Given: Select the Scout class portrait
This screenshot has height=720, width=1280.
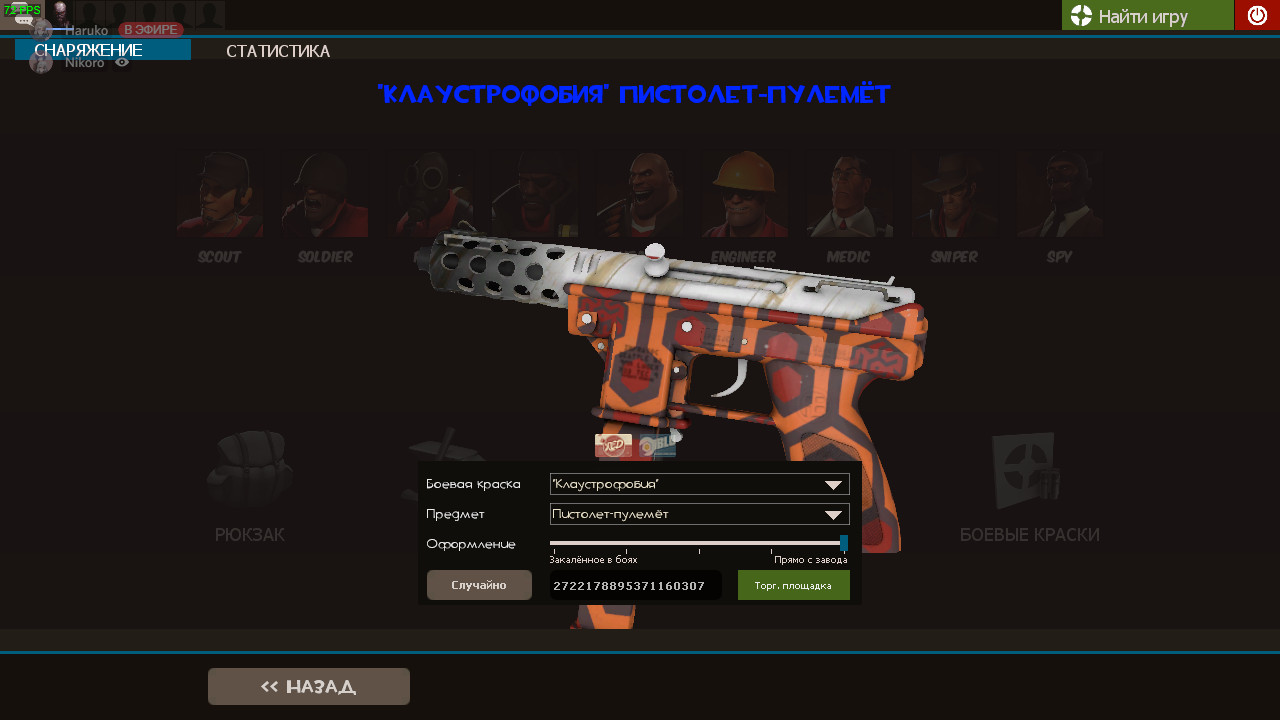Looking at the screenshot, I should [x=219, y=195].
